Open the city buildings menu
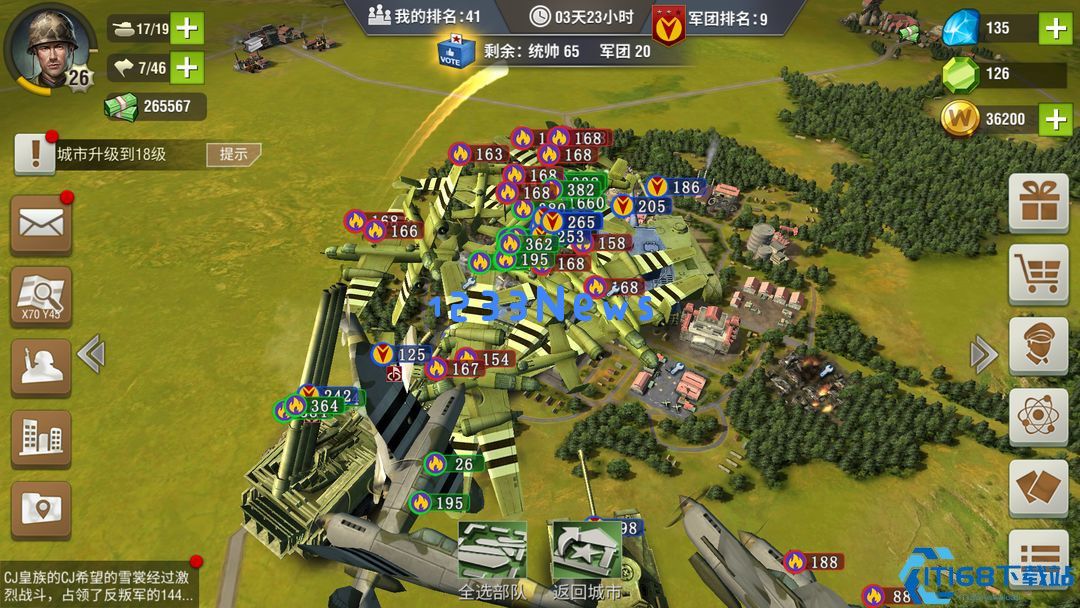 pos(41,438)
